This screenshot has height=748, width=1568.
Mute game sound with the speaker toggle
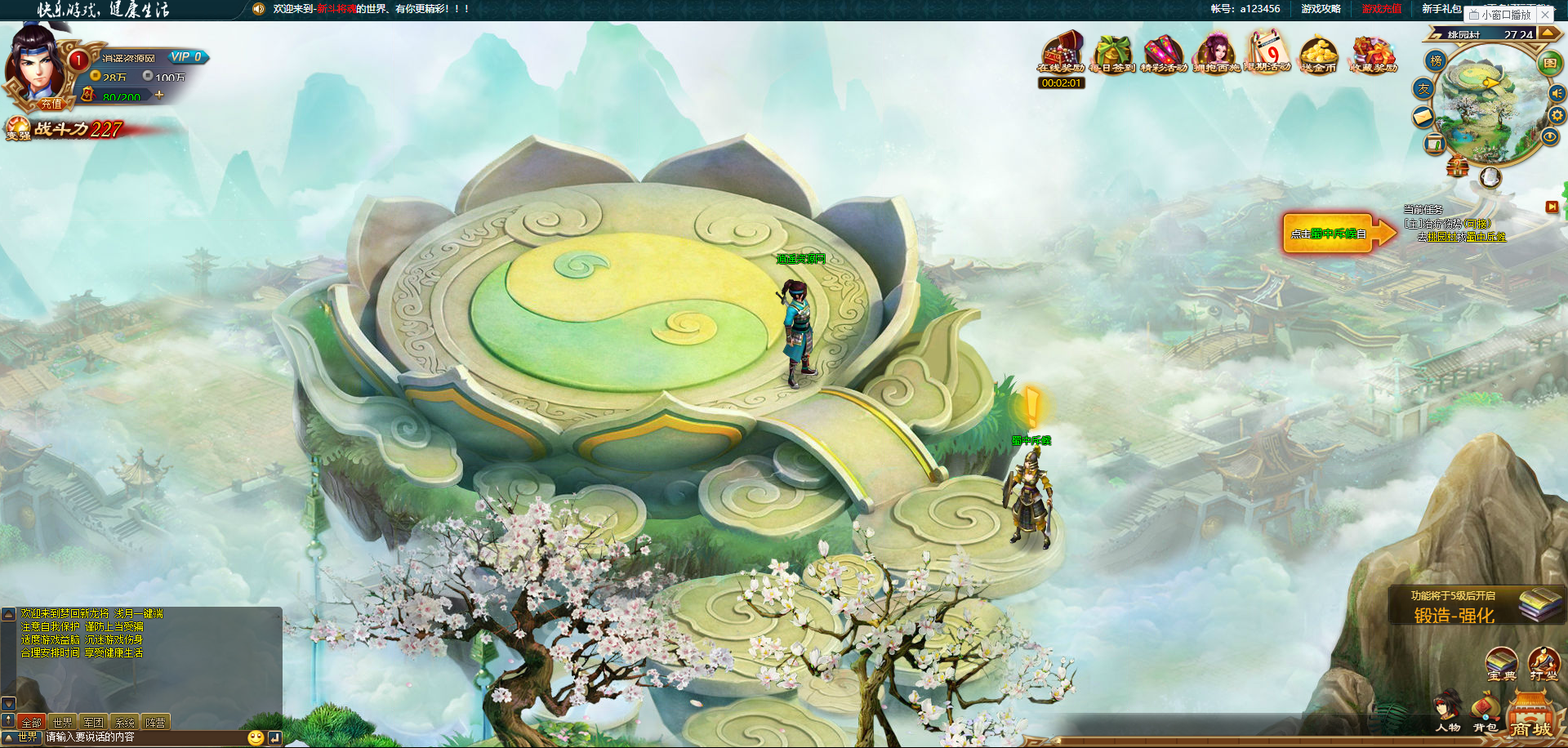tap(1557, 93)
